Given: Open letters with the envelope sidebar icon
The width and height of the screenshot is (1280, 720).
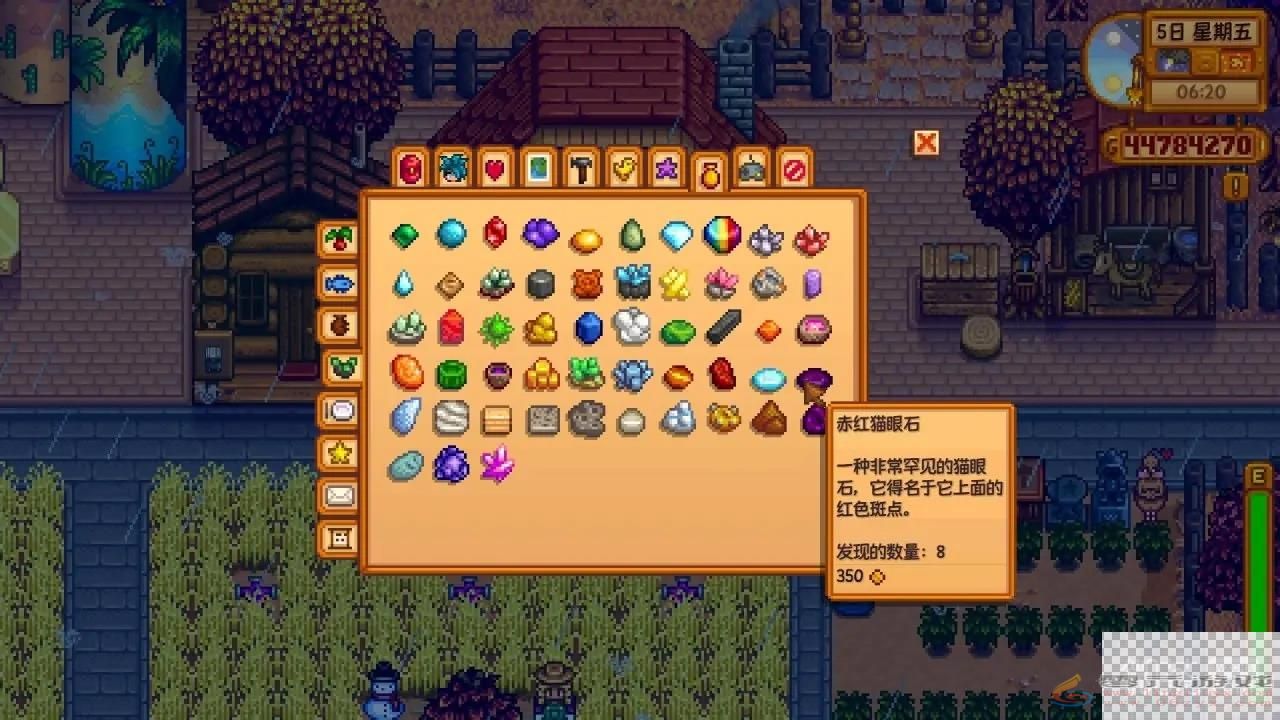Looking at the screenshot, I should [x=340, y=493].
